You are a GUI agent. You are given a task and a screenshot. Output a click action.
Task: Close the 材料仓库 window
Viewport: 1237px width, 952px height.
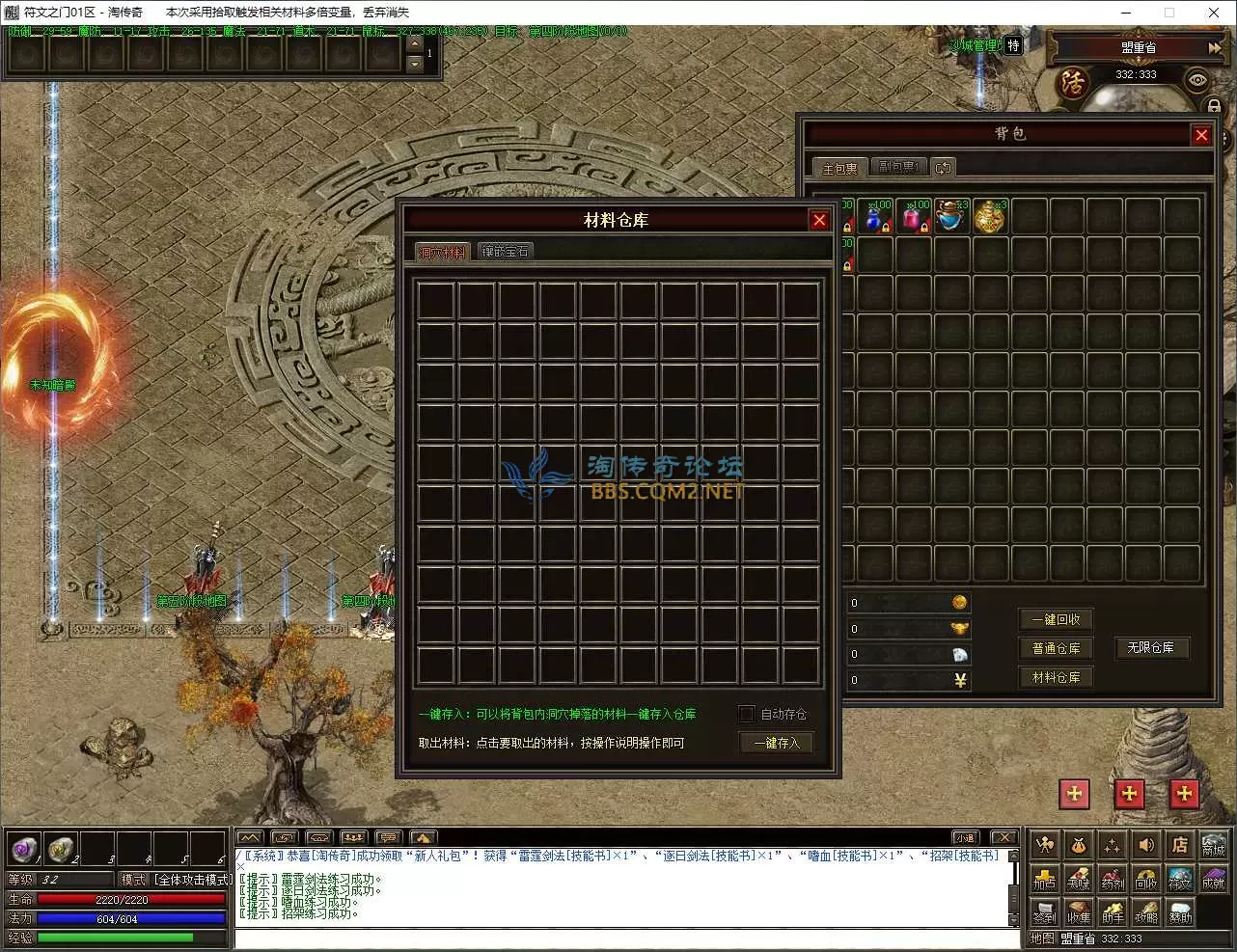[819, 221]
